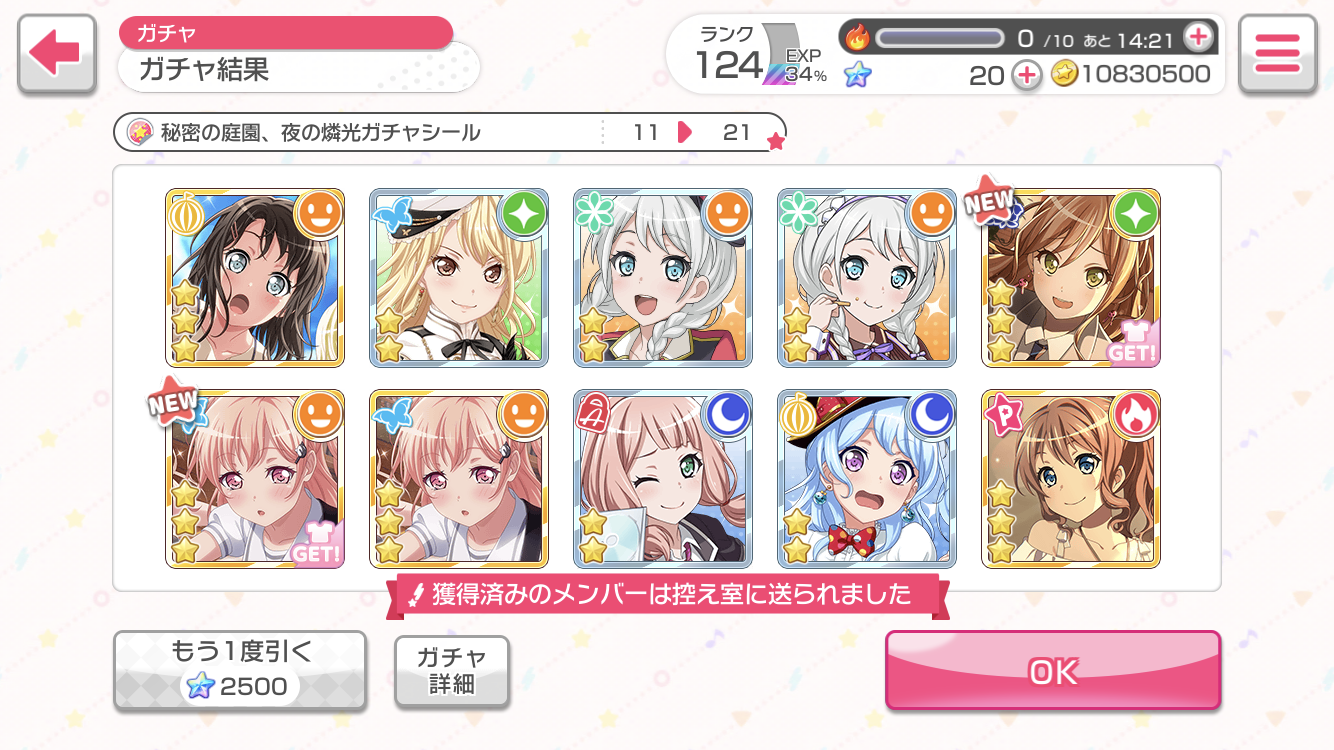
Task: Open the gacha seal counter bar
Action: [450, 132]
